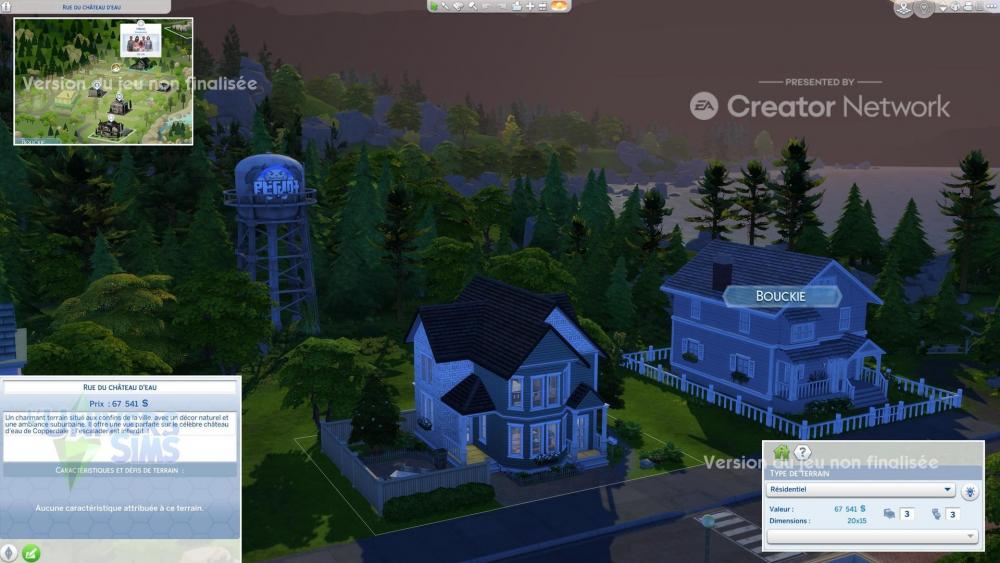Open the empty dropdown below lot dimensions

(x=872, y=537)
